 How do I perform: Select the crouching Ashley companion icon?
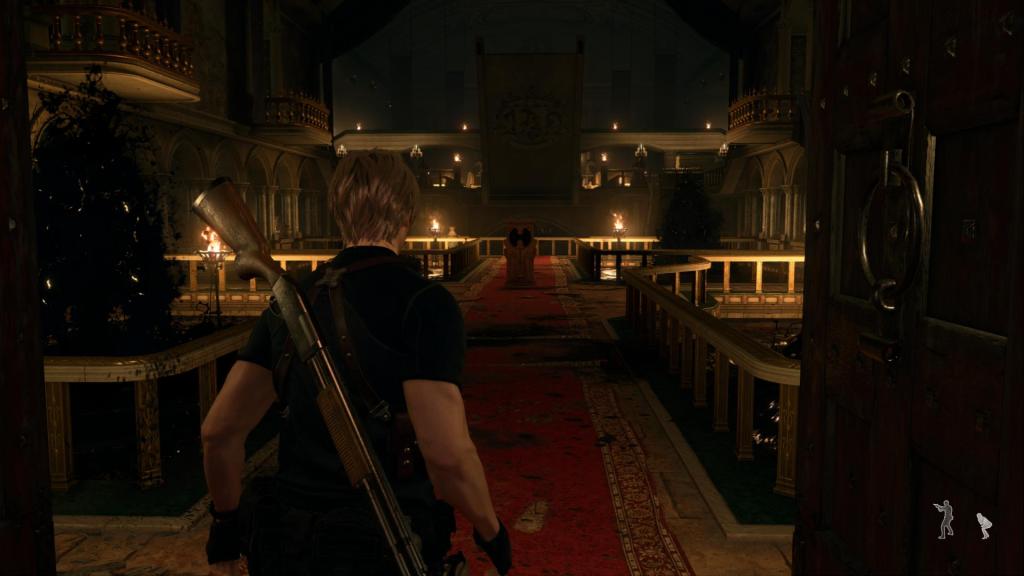pos(984,526)
